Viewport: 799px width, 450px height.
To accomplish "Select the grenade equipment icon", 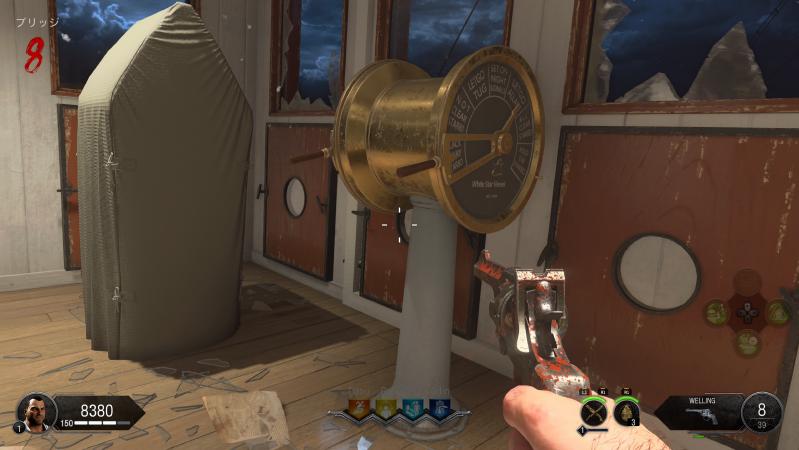I will pyautogui.click(x=628, y=410).
